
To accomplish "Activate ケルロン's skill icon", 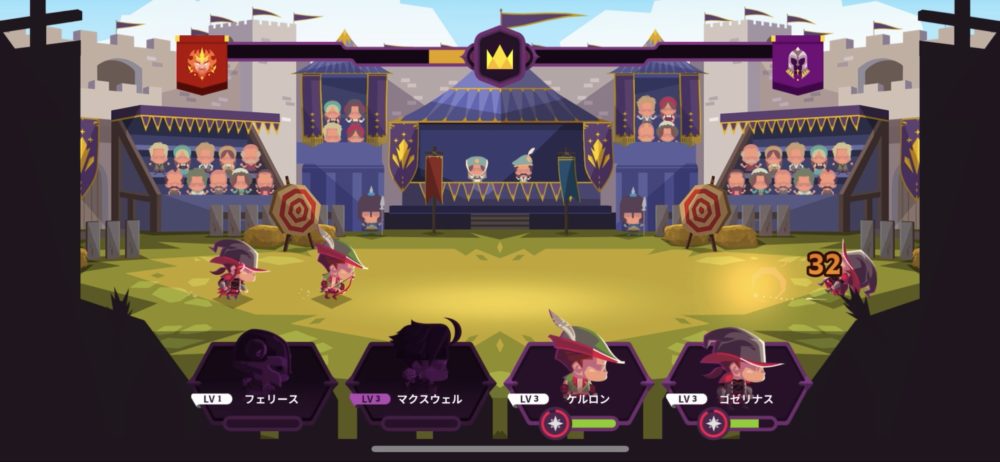I will [555, 424].
